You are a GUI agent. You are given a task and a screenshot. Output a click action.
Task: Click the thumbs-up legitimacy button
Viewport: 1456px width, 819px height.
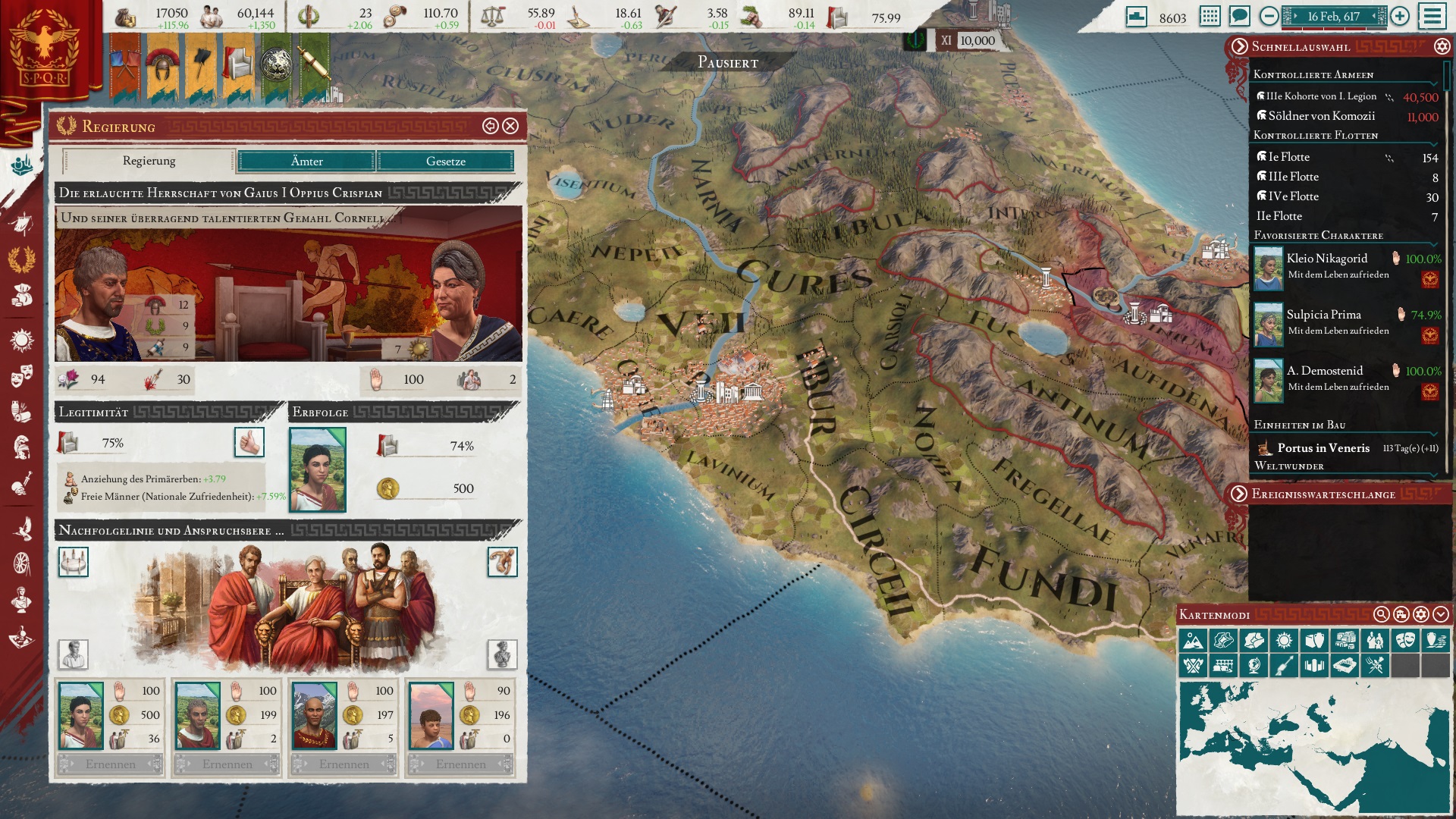point(249,442)
